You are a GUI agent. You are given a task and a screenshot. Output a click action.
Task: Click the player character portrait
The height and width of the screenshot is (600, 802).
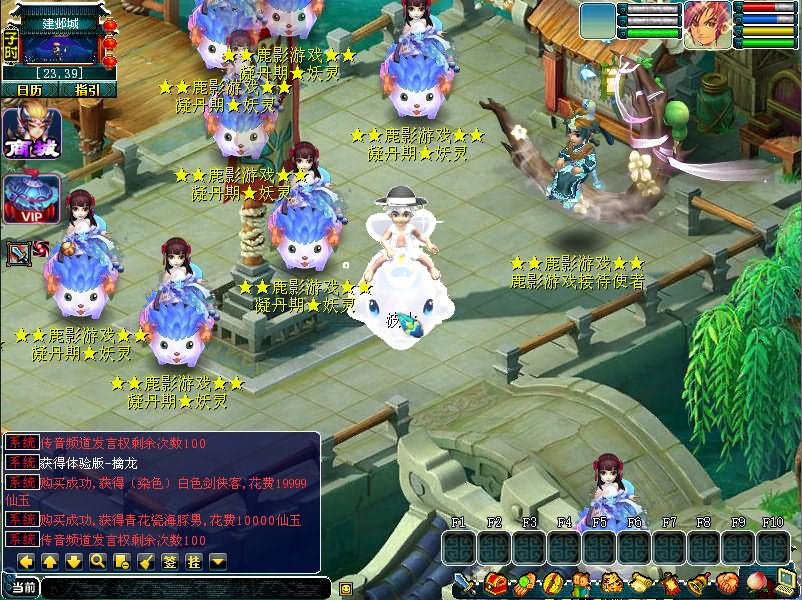click(706, 24)
